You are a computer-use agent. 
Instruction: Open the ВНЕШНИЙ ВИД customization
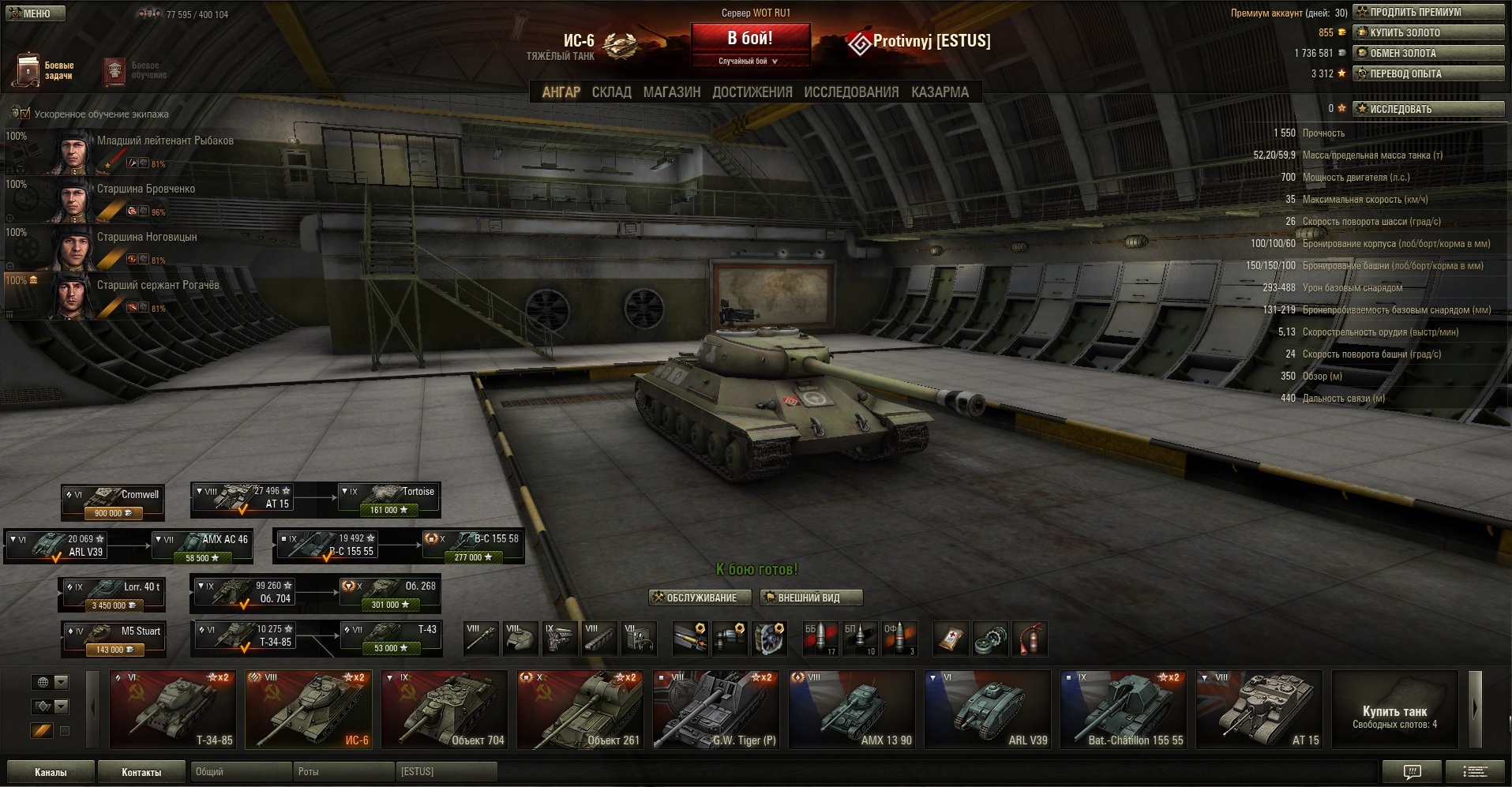click(x=810, y=598)
